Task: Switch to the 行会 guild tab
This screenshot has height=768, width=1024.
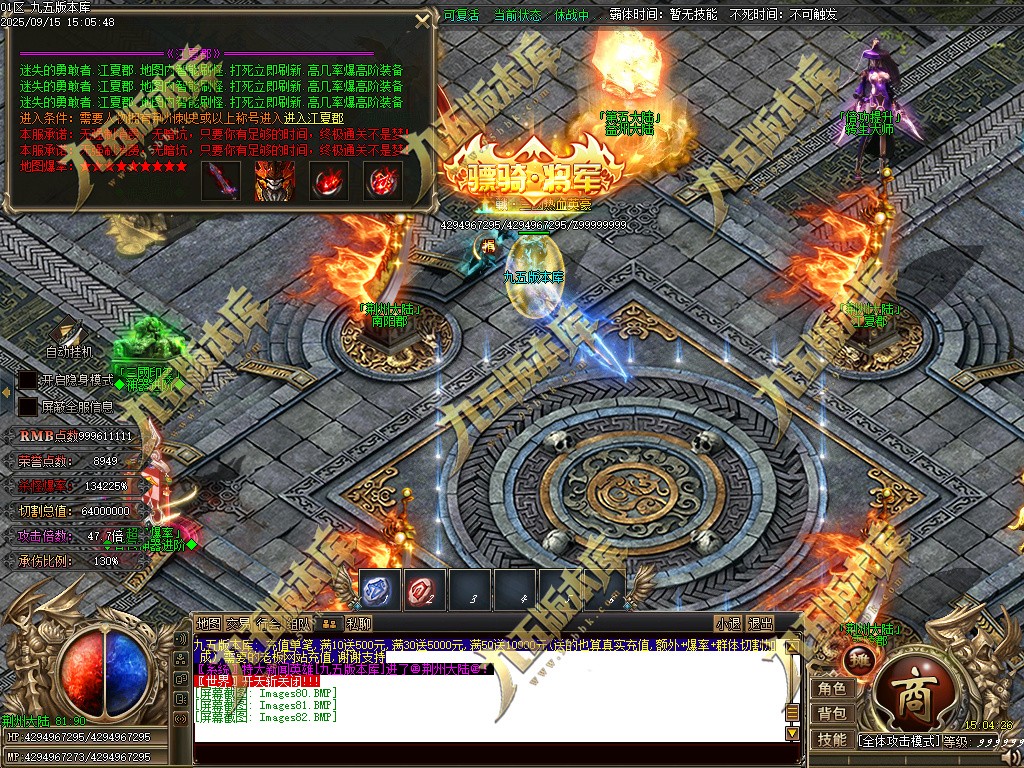Action: click(x=268, y=623)
